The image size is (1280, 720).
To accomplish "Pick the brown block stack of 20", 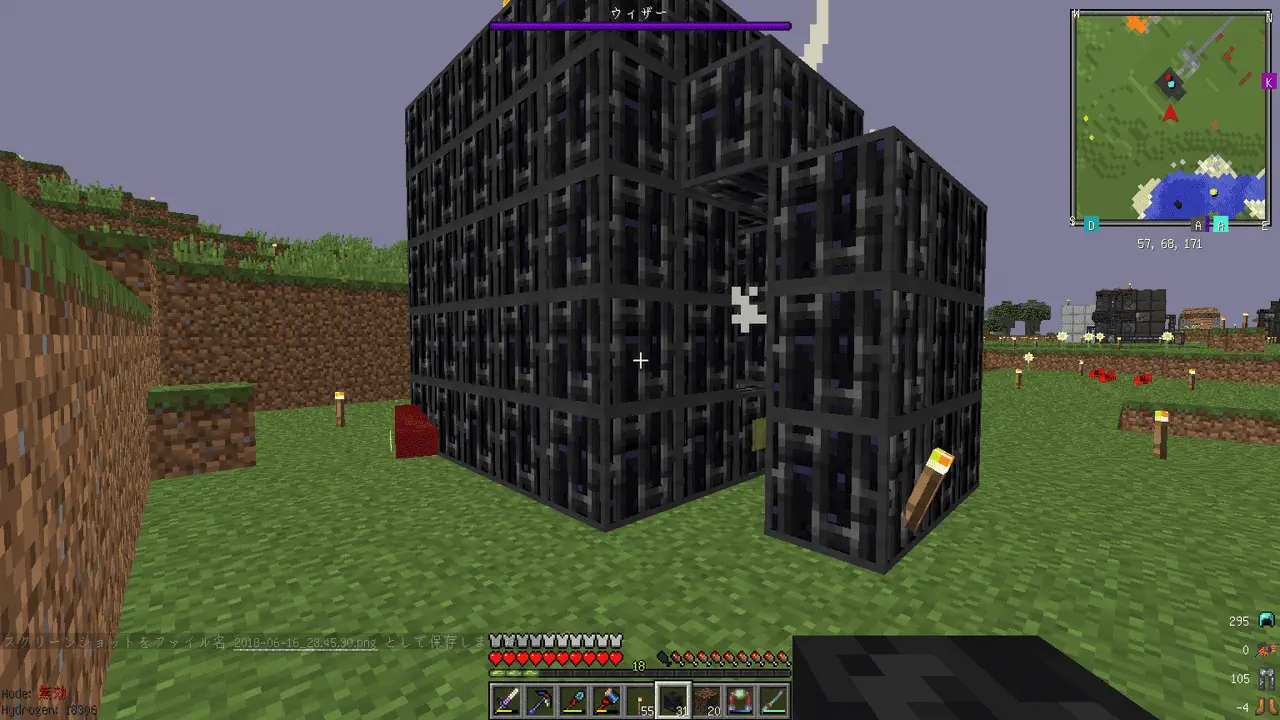I will (707, 701).
